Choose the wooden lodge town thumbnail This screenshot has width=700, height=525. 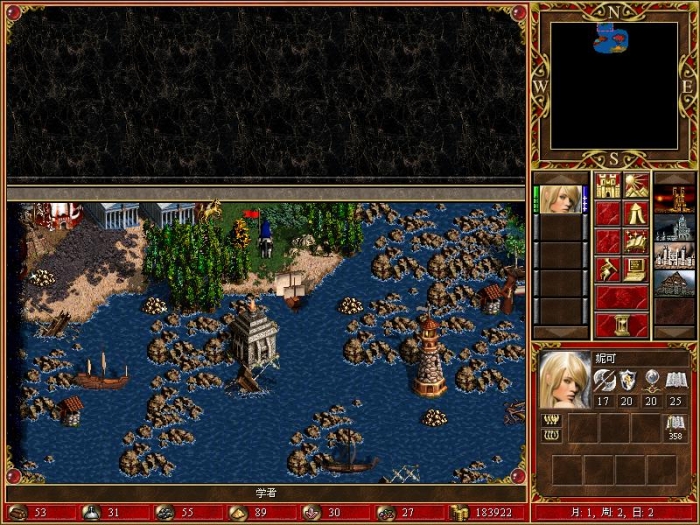coord(675,283)
